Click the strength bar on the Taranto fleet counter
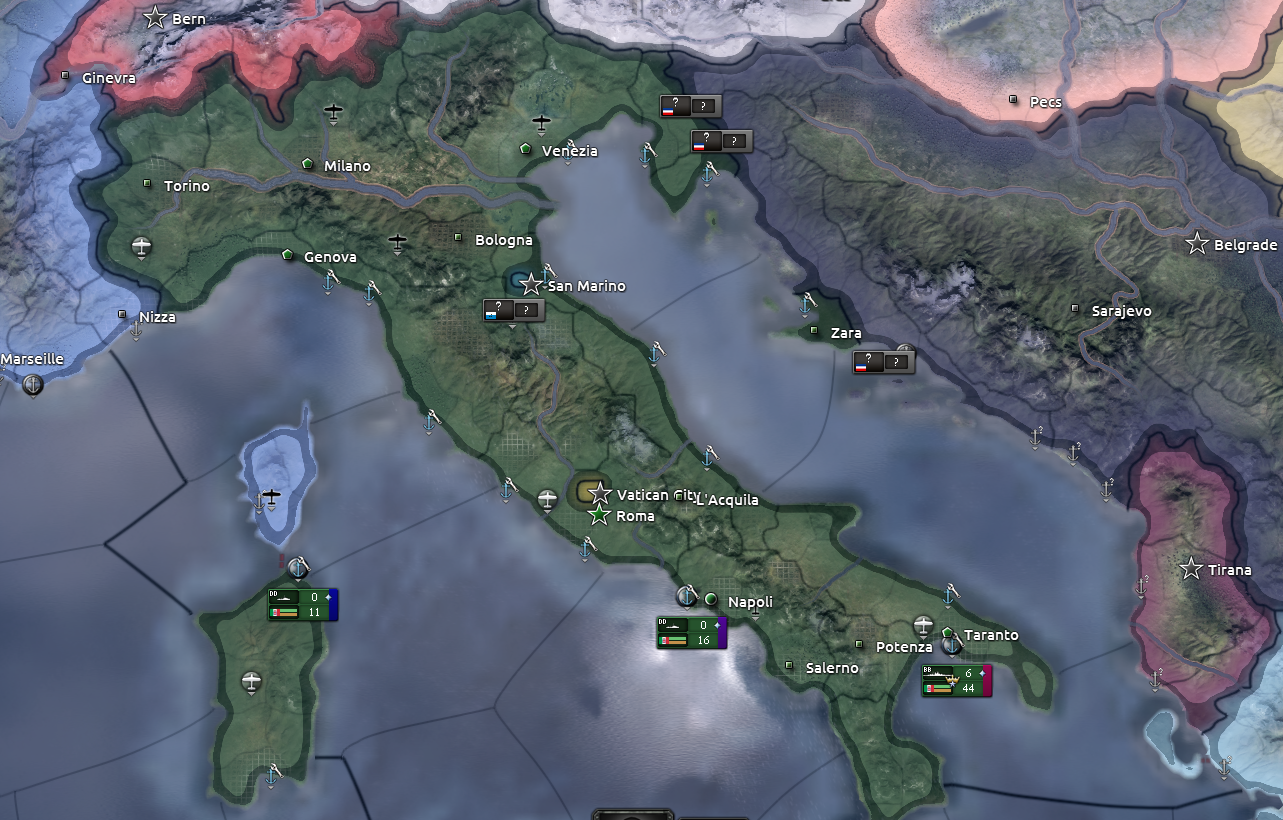This screenshot has width=1283, height=820. point(940,689)
